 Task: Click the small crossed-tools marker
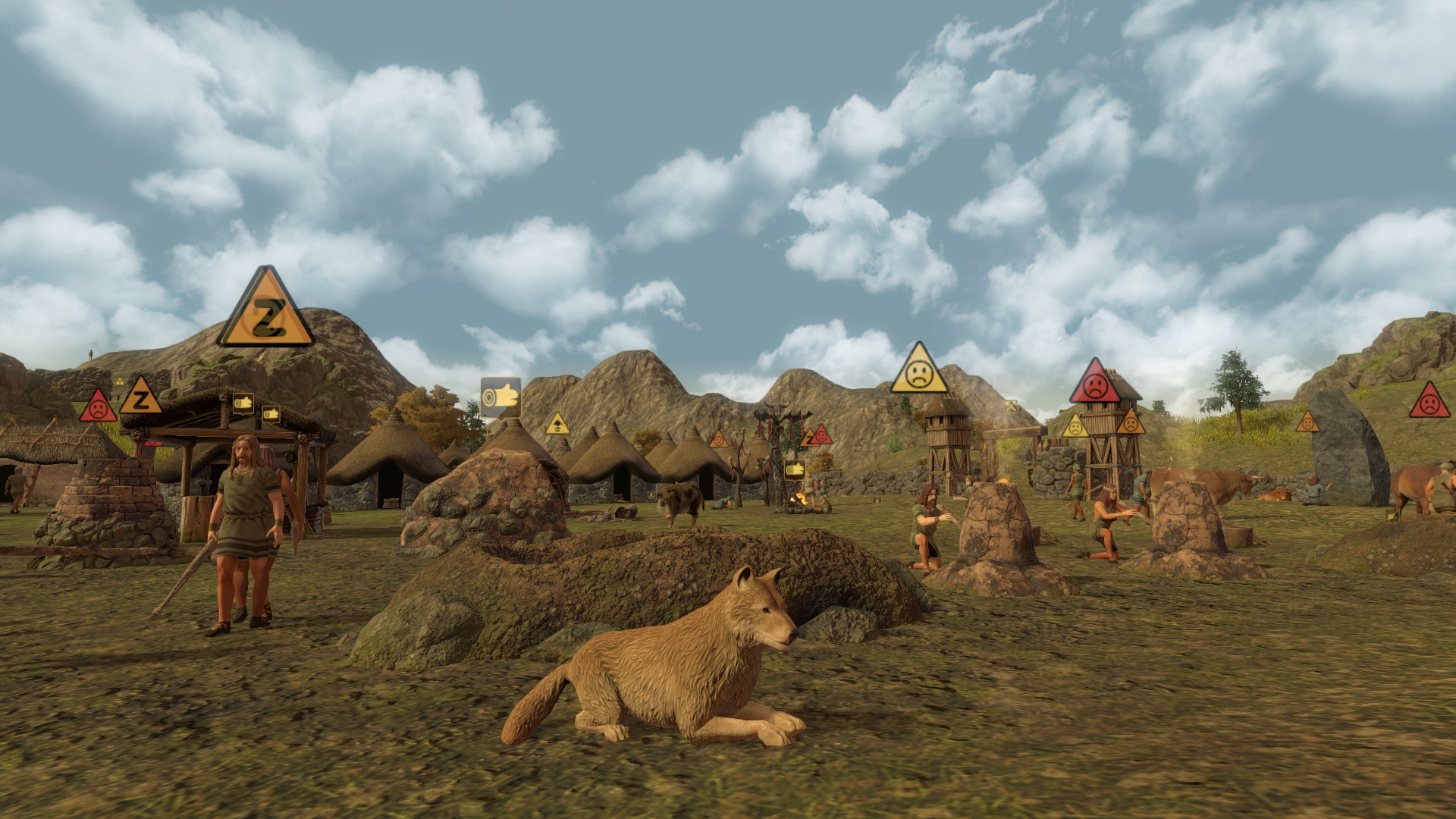pyautogui.click(x=1011, y=406)
